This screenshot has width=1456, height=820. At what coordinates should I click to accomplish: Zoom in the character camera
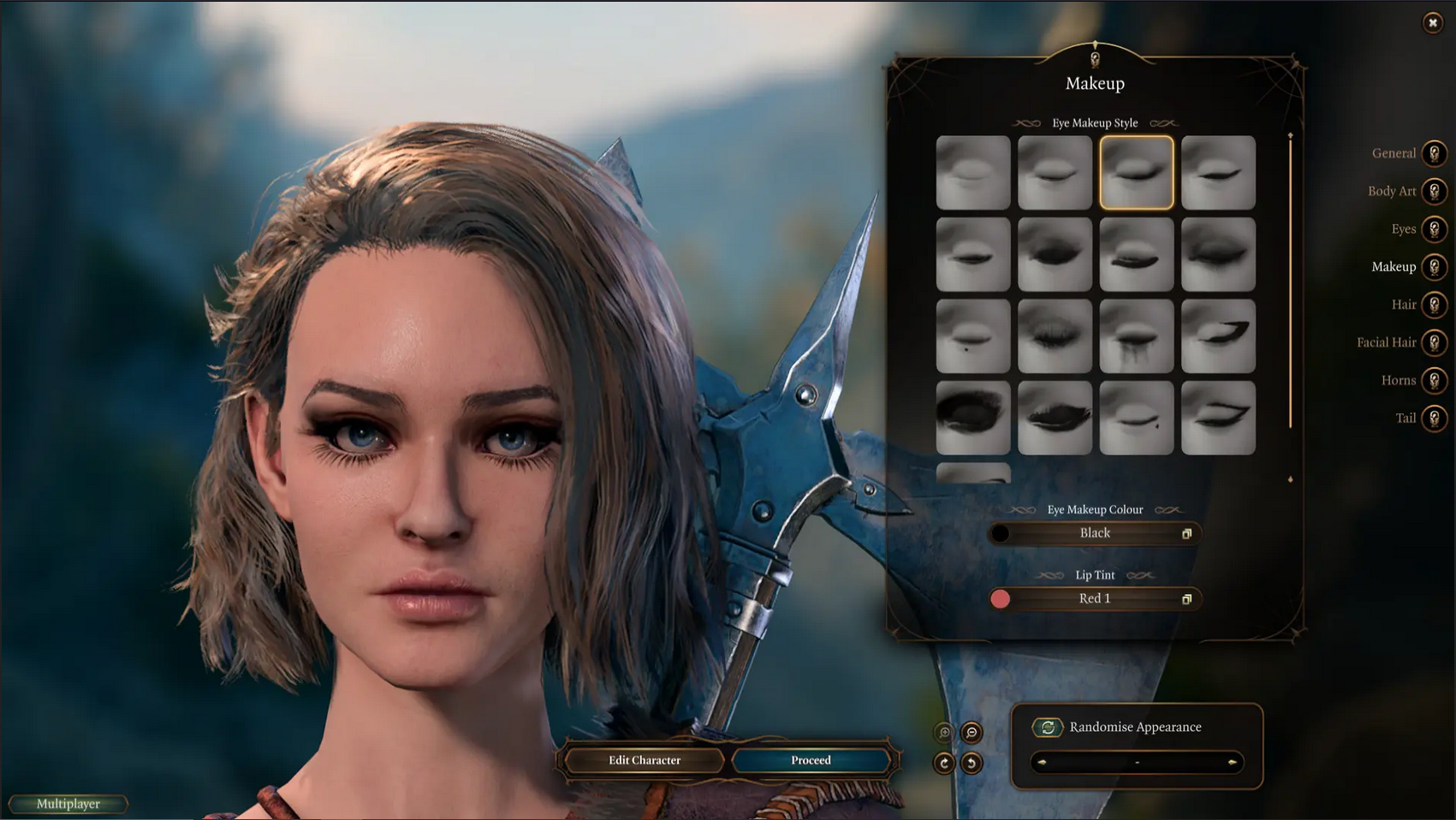[x=944, y=733]
